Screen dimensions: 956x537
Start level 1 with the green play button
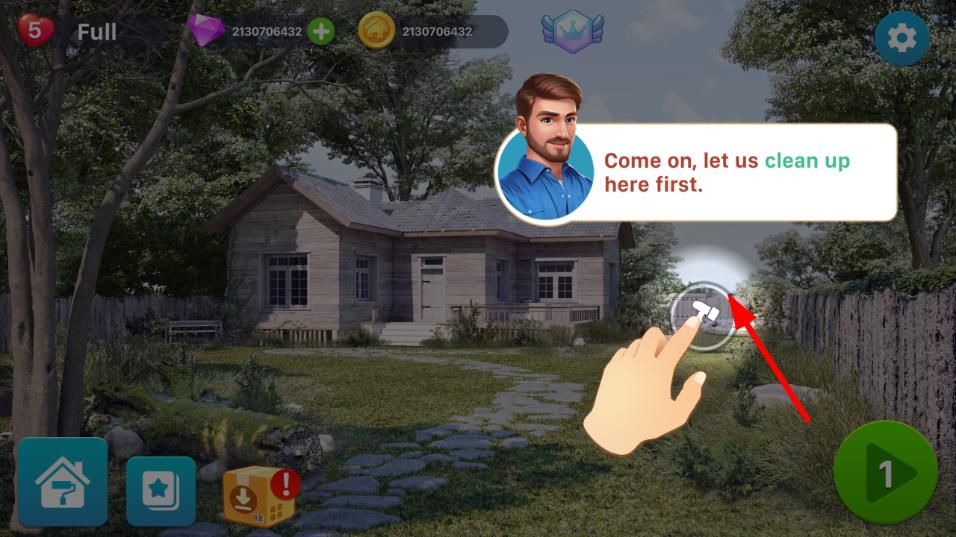click(x=885, y=473)
